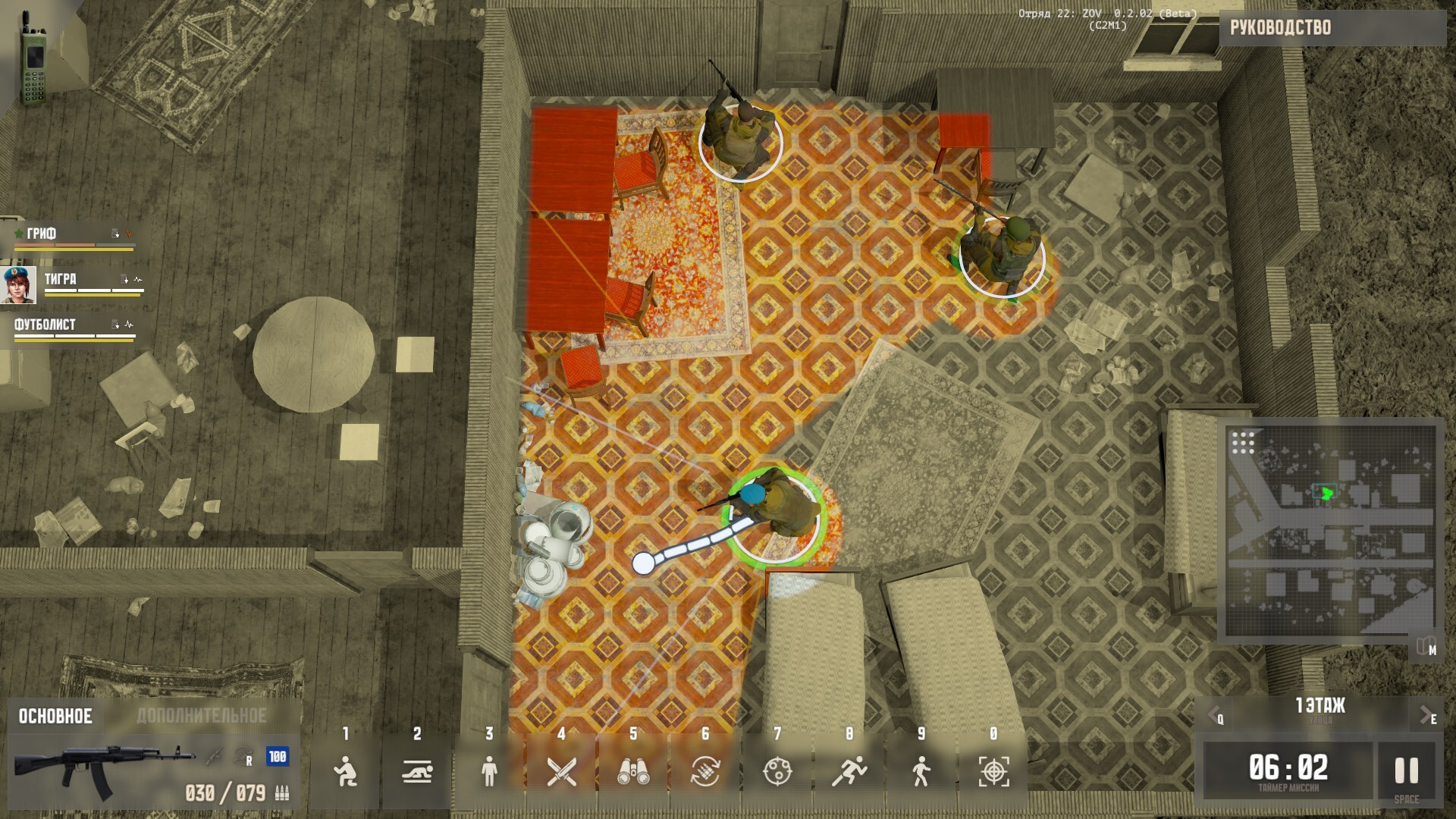1456x819 pixels.
Task: Go to the next floor arrow
Action: 1427,714
